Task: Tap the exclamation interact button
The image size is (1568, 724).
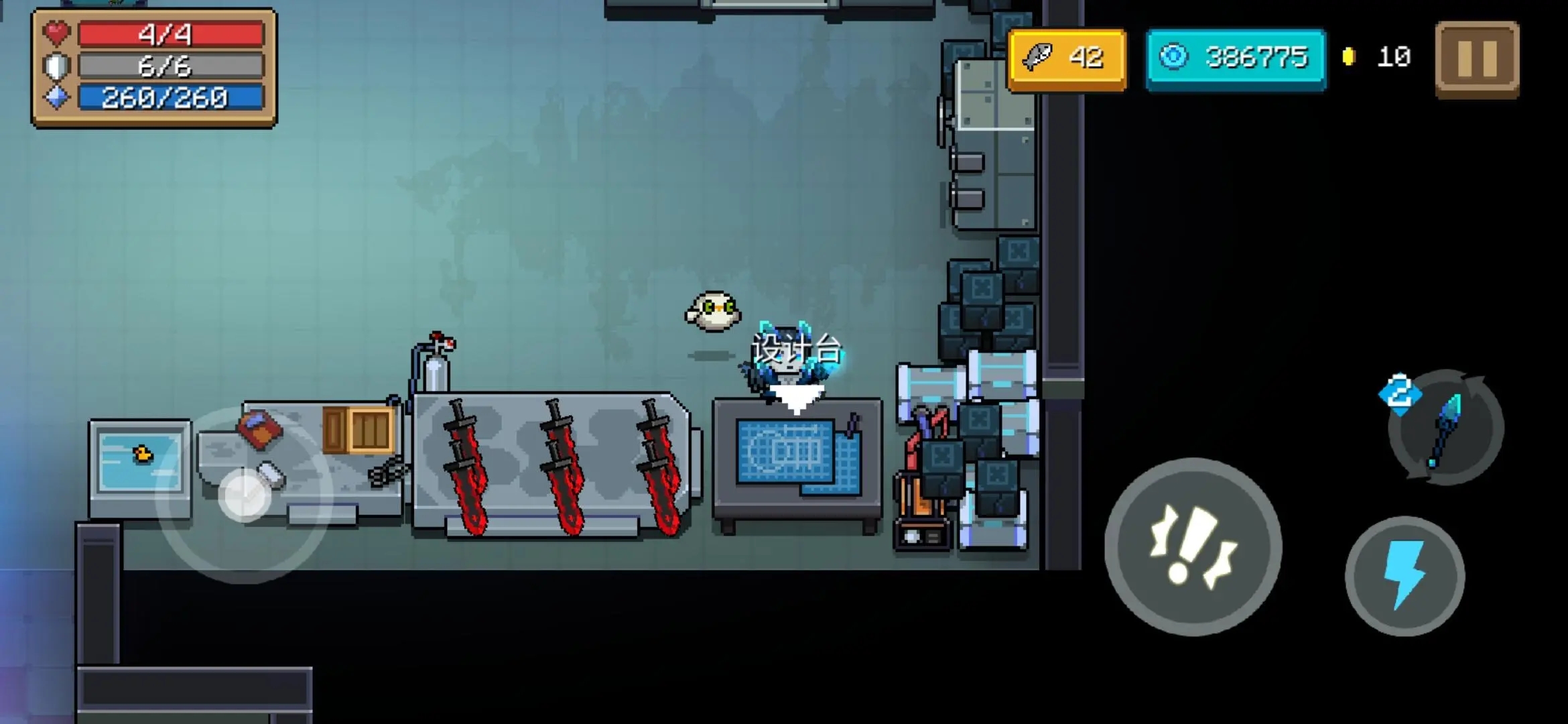Action: point(1193,546)
